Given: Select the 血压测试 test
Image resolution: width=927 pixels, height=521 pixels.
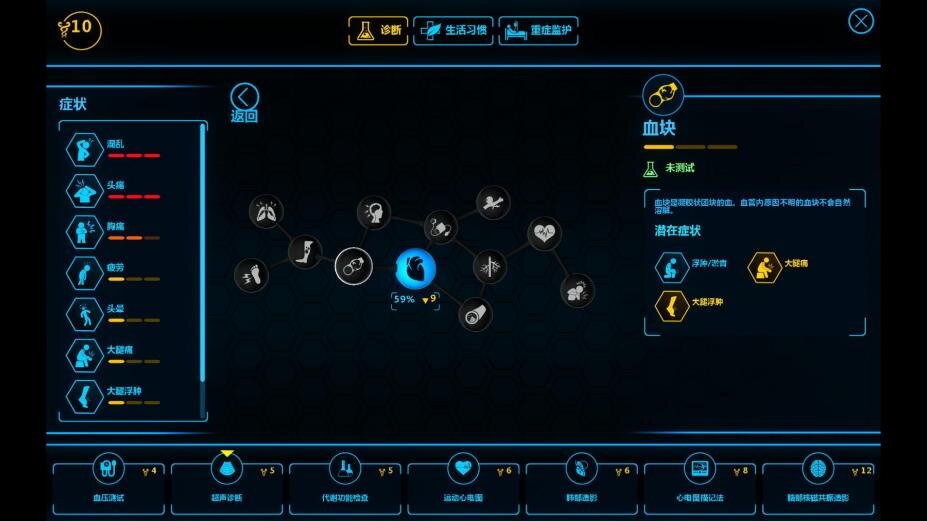Looking at the screenshot, I should 108,482.
